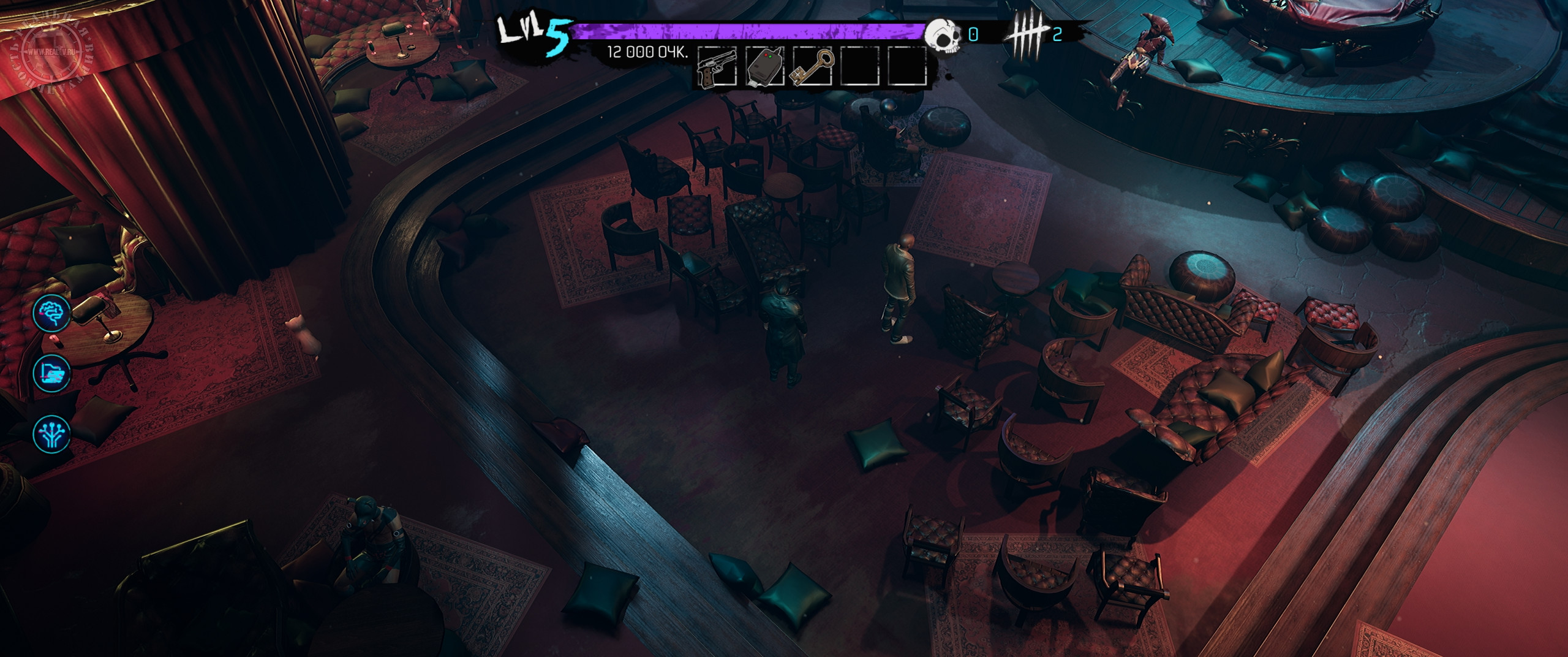Open the brain icon menu
This screenshot has height=657, width=1568.
[52, 313]
